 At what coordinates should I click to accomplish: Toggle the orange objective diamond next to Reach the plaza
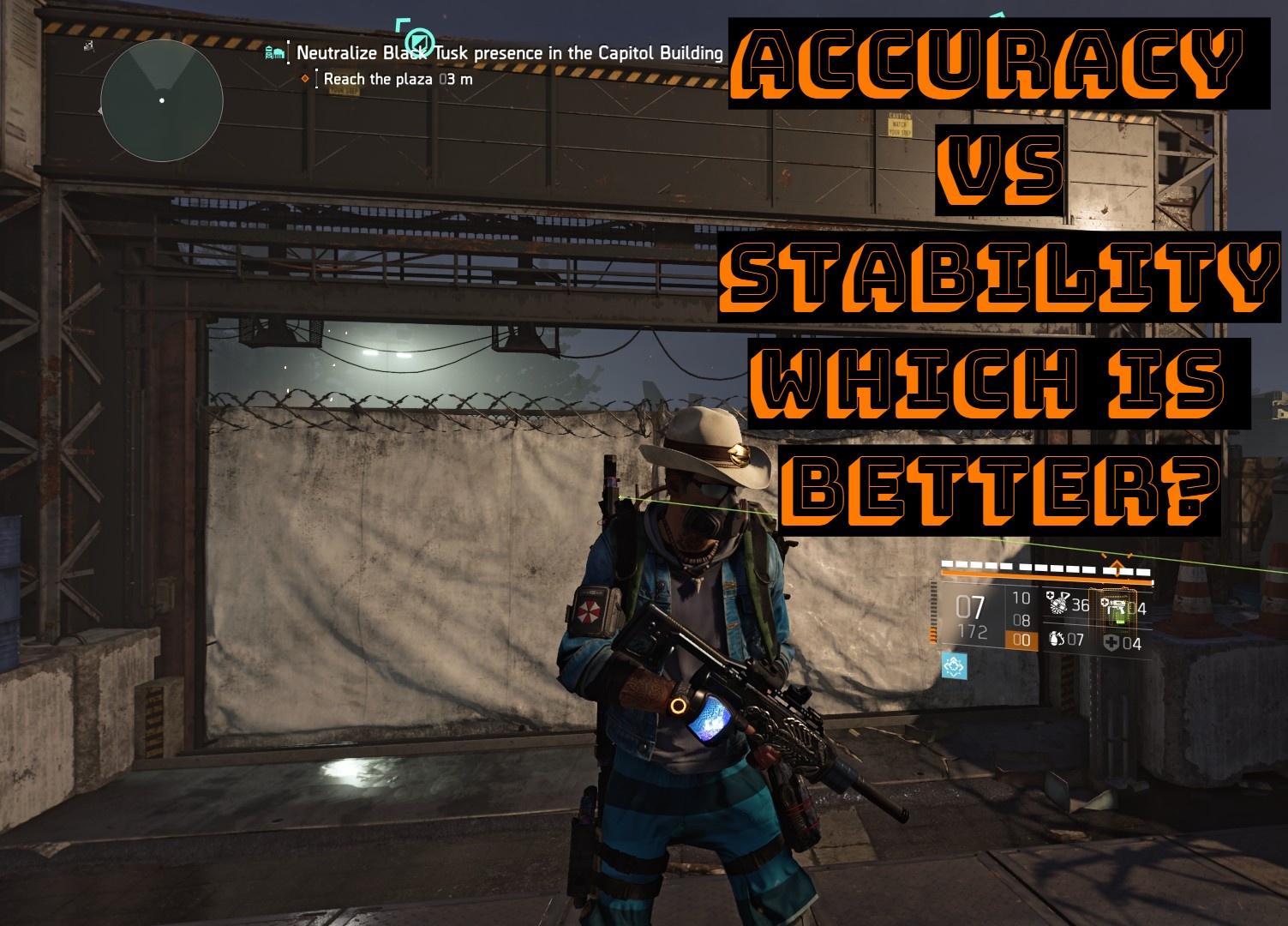tap(306, 77)
